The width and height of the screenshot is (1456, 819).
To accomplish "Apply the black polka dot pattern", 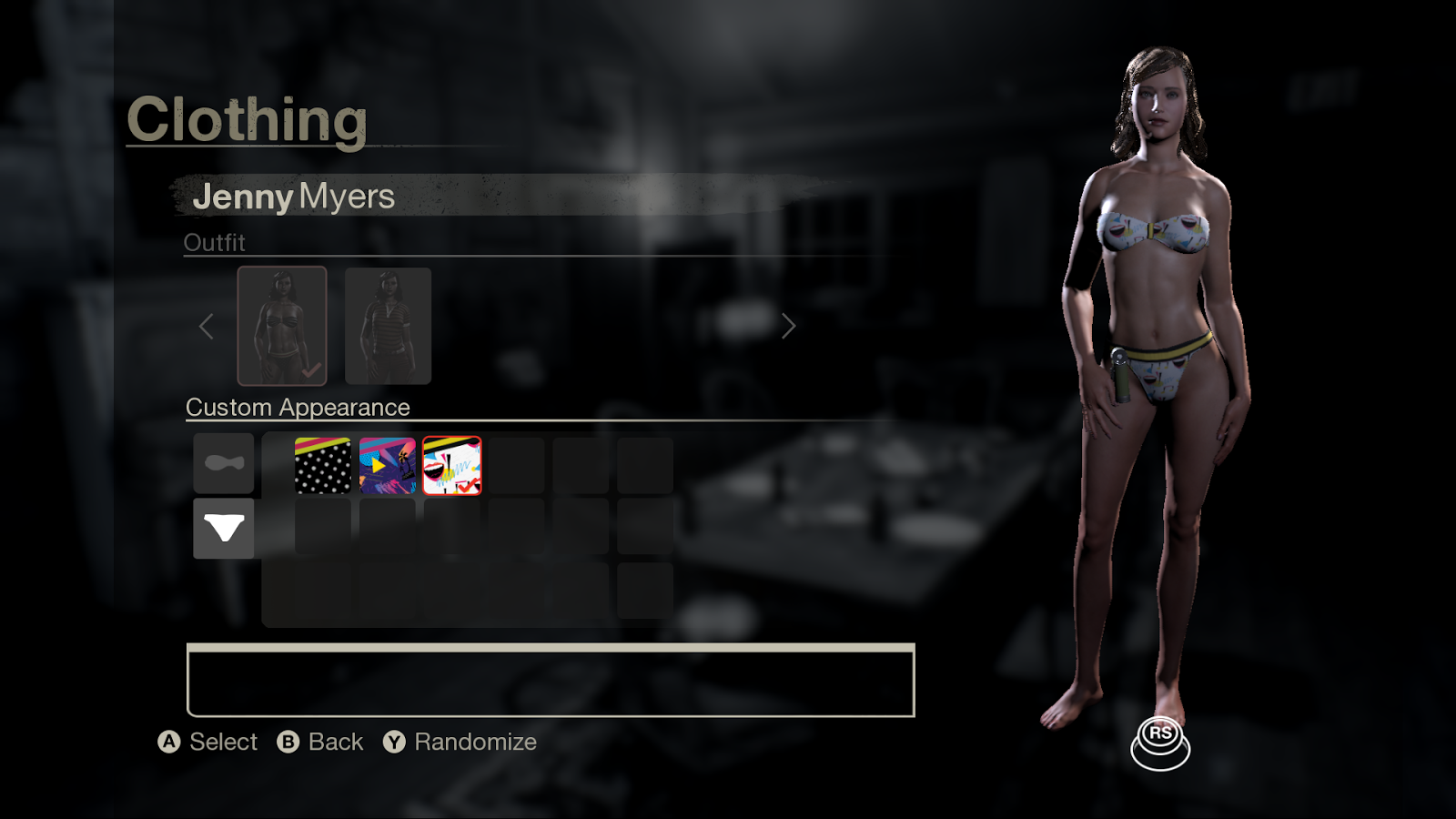I will point(323,466).
